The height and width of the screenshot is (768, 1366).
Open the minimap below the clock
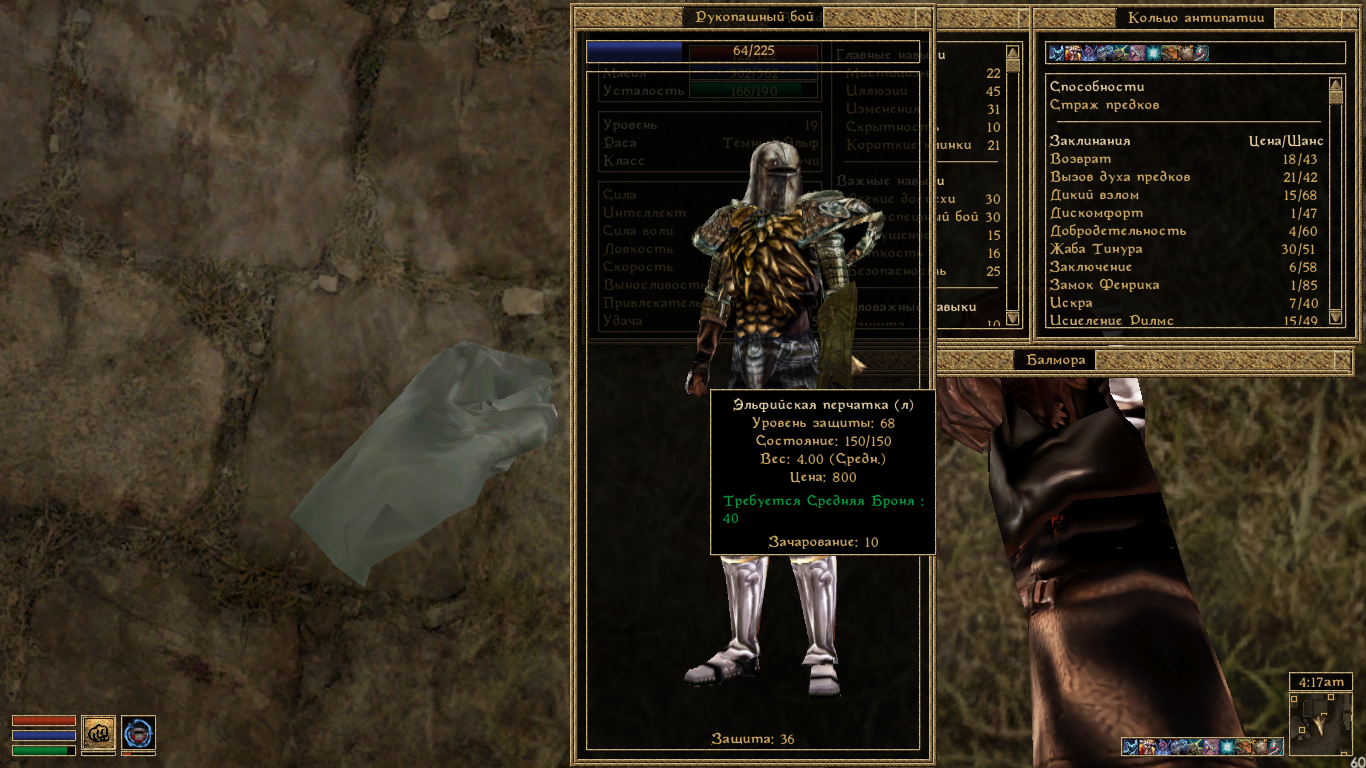pos(1320,723)
